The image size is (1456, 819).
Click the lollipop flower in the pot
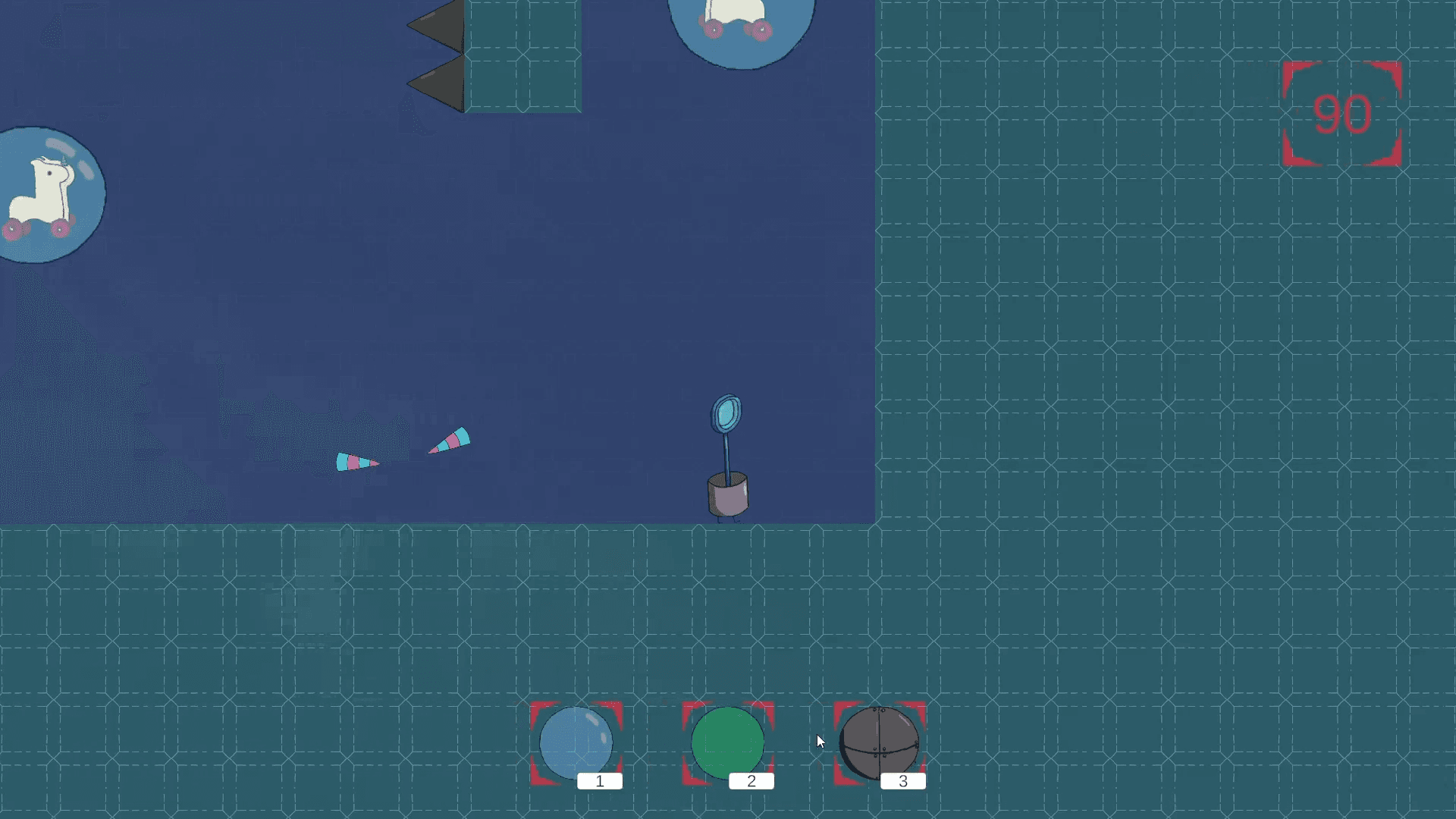coord(726,413)
